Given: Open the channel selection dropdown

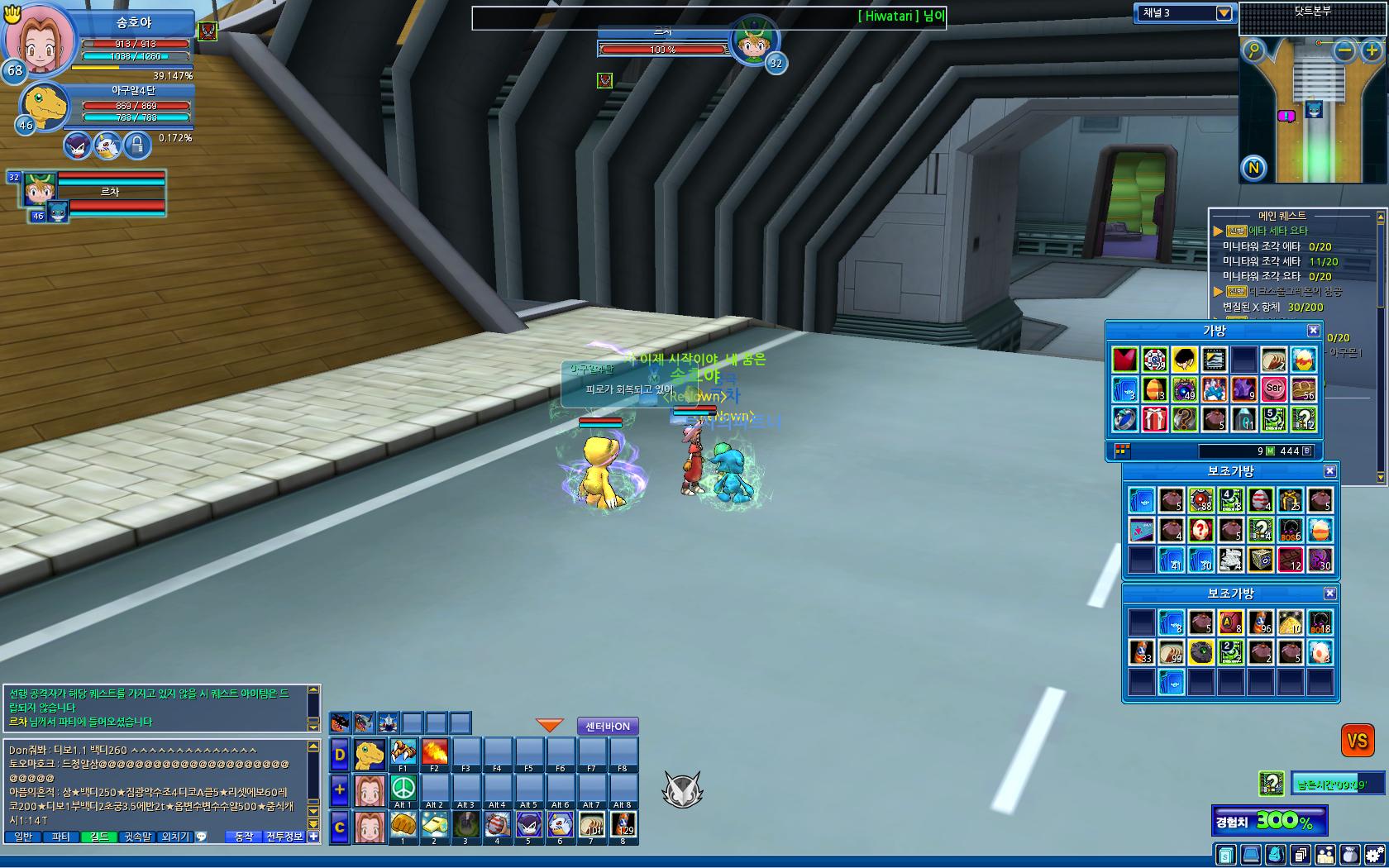Looking at the screenshot, I should tap(1224, 13).
